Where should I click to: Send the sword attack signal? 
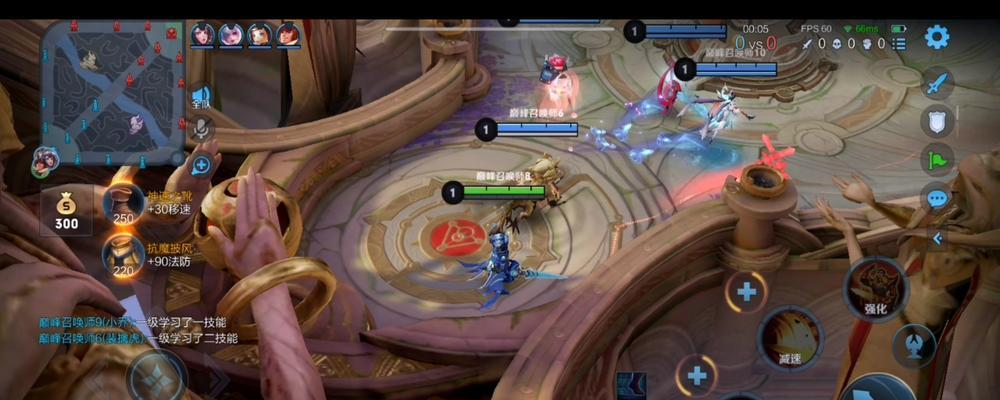pos(937,83)
